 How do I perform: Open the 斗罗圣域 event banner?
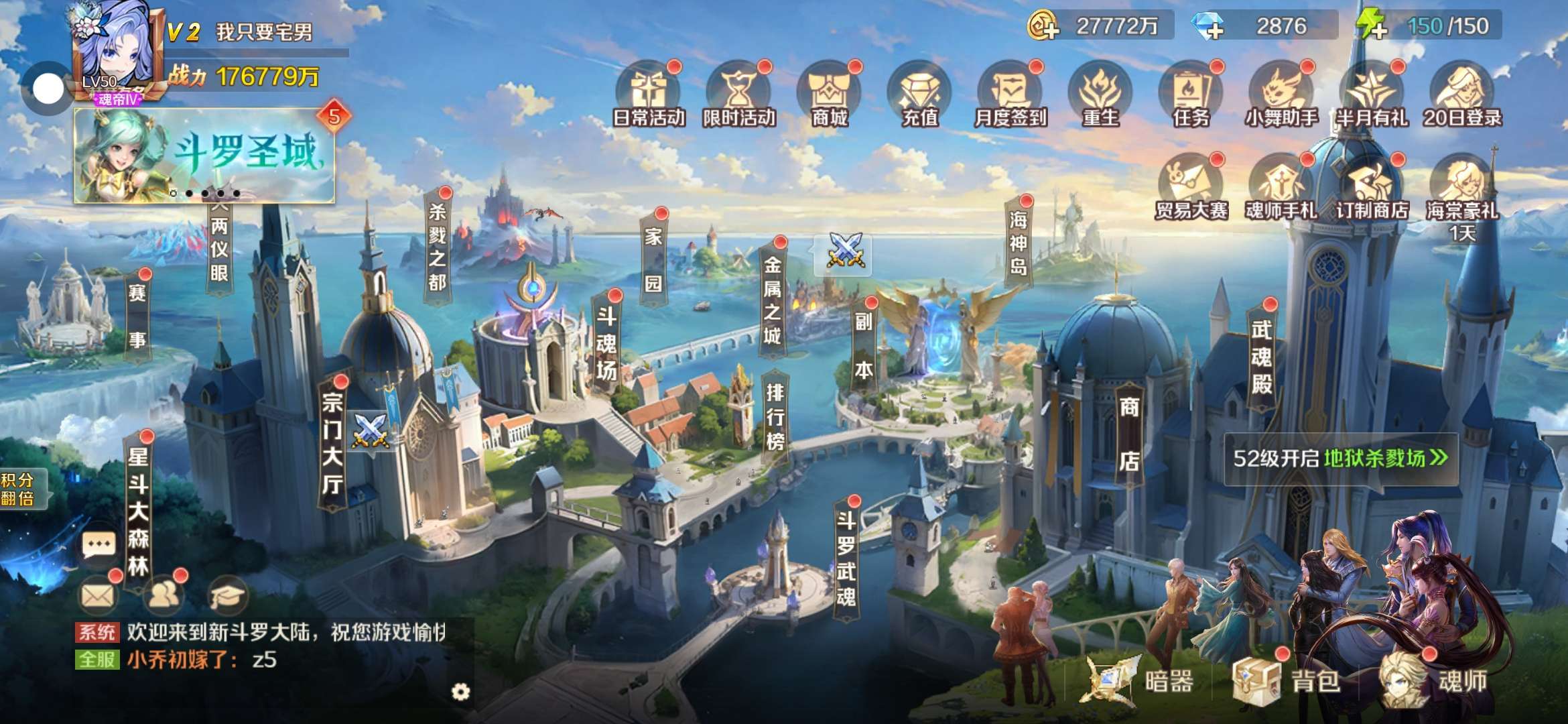(204, 156)
